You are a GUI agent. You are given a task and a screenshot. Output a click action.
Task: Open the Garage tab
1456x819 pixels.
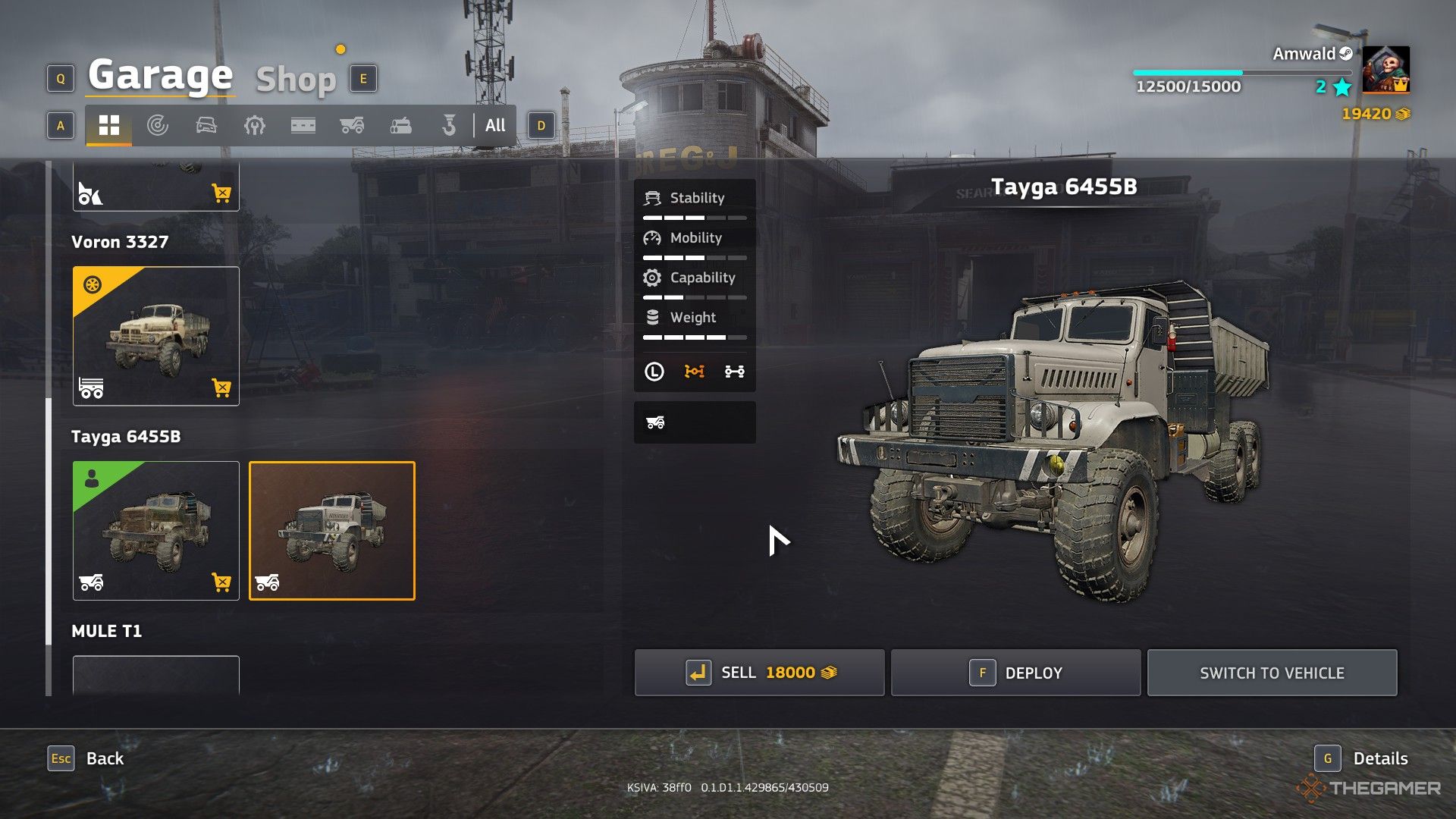click(x=160, y=75)
